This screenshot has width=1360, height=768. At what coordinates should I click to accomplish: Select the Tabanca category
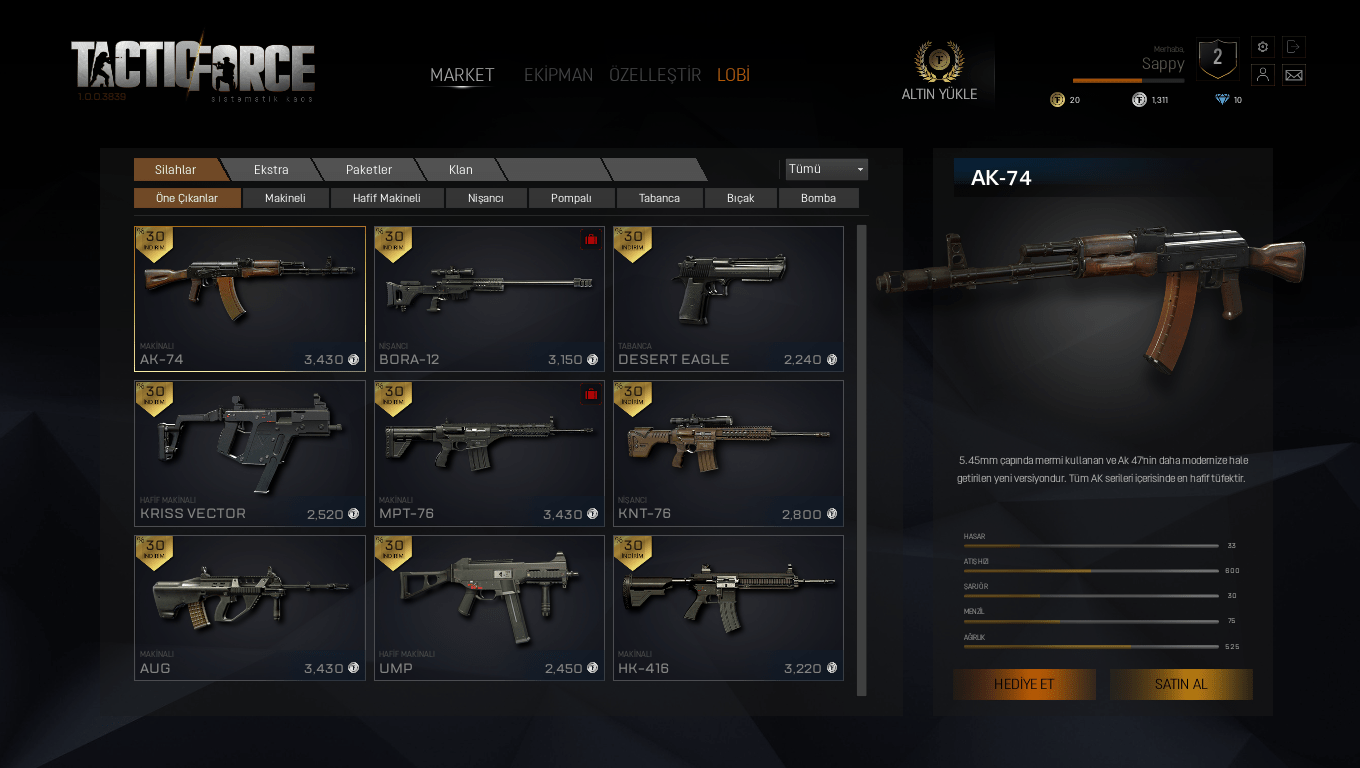pyautogui.click(x=659, y=198)
